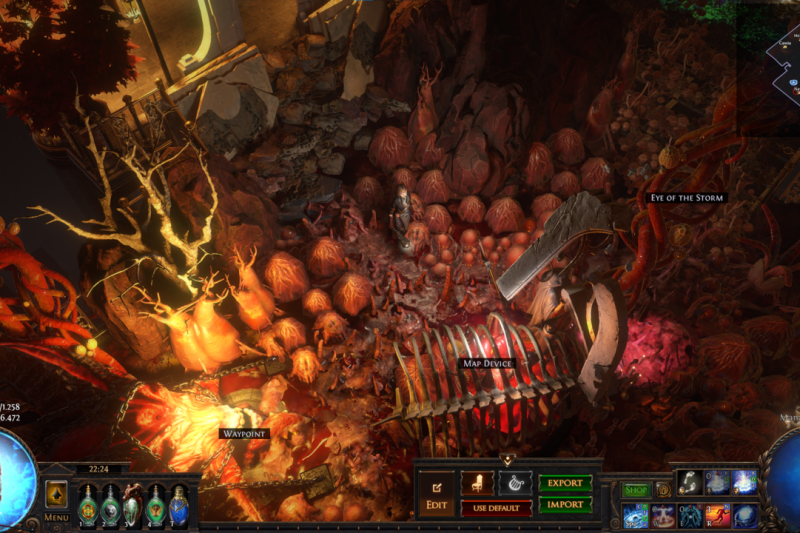Open hideout Edit mode

435,492
